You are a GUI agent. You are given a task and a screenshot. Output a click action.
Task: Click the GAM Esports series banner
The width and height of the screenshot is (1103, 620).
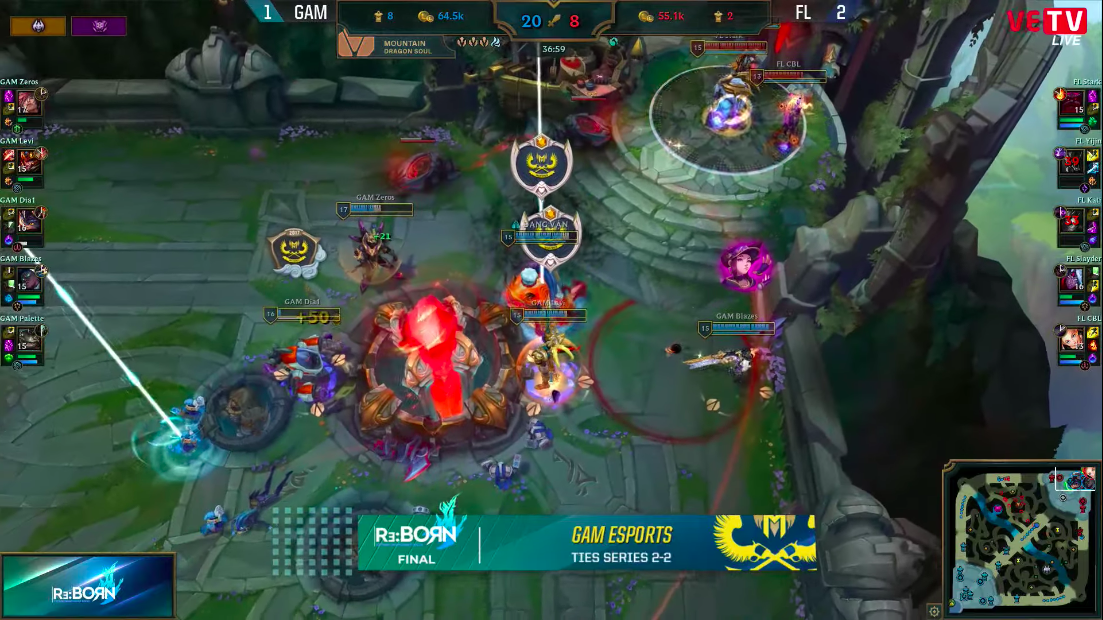point(587,543)
